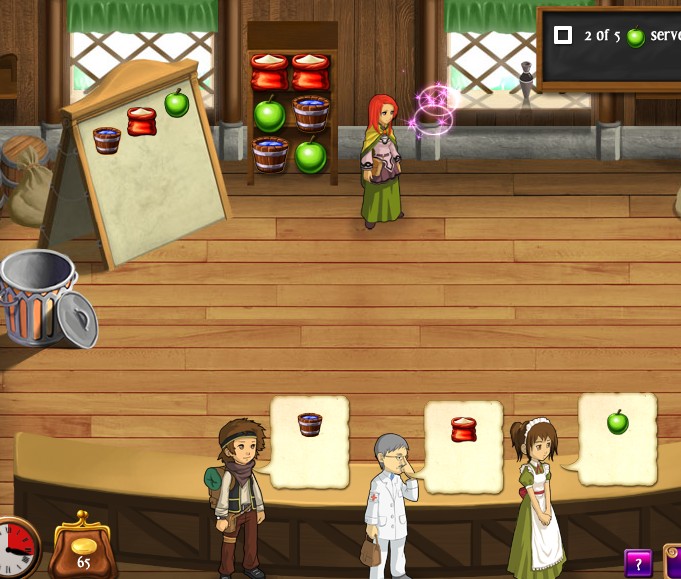Screen dimensions: 681x579
Task: Open the gold-framed scroll button beside help
Action: point(673,562)
